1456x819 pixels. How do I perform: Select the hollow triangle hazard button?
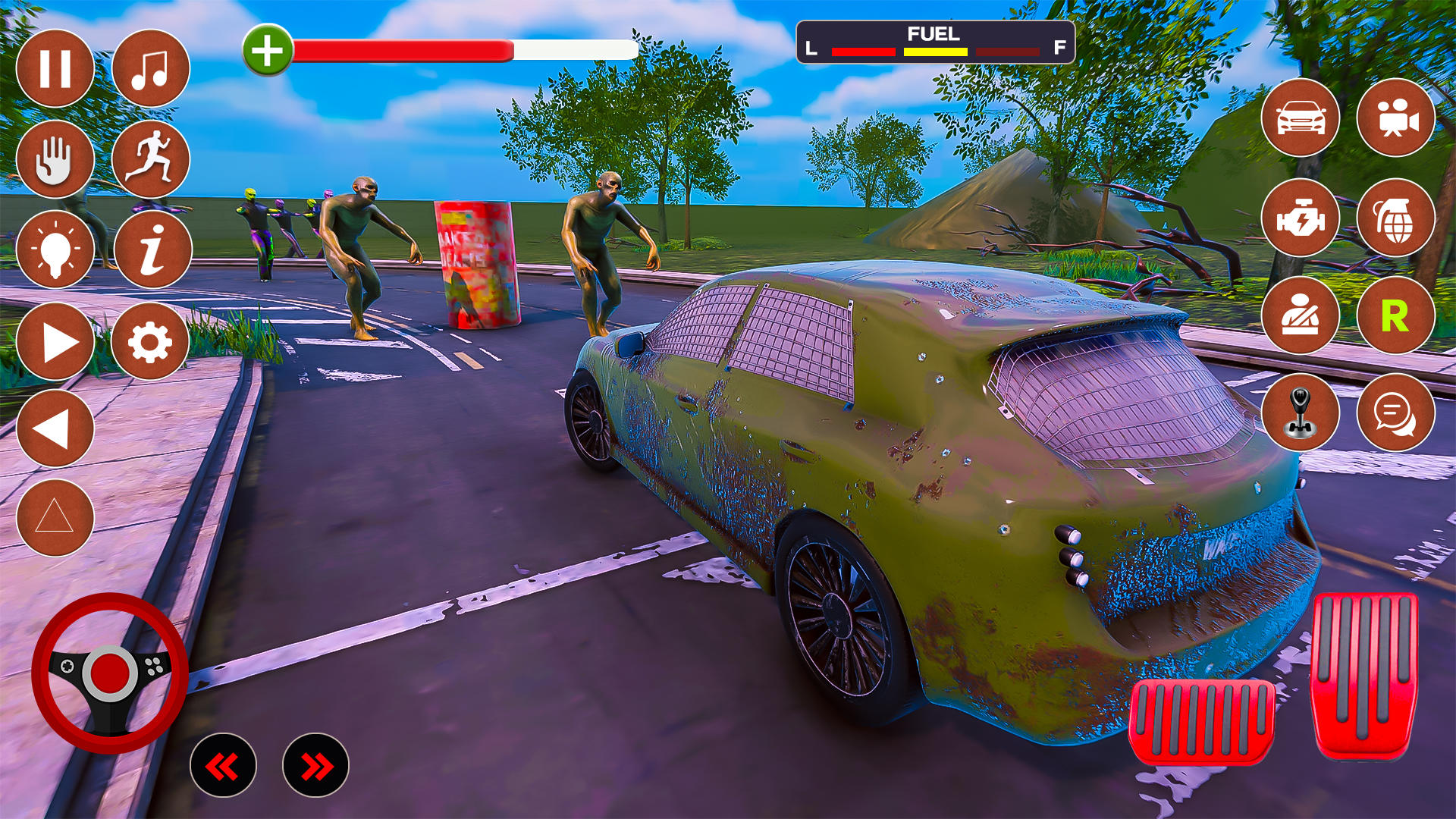(x=55, y=518)
